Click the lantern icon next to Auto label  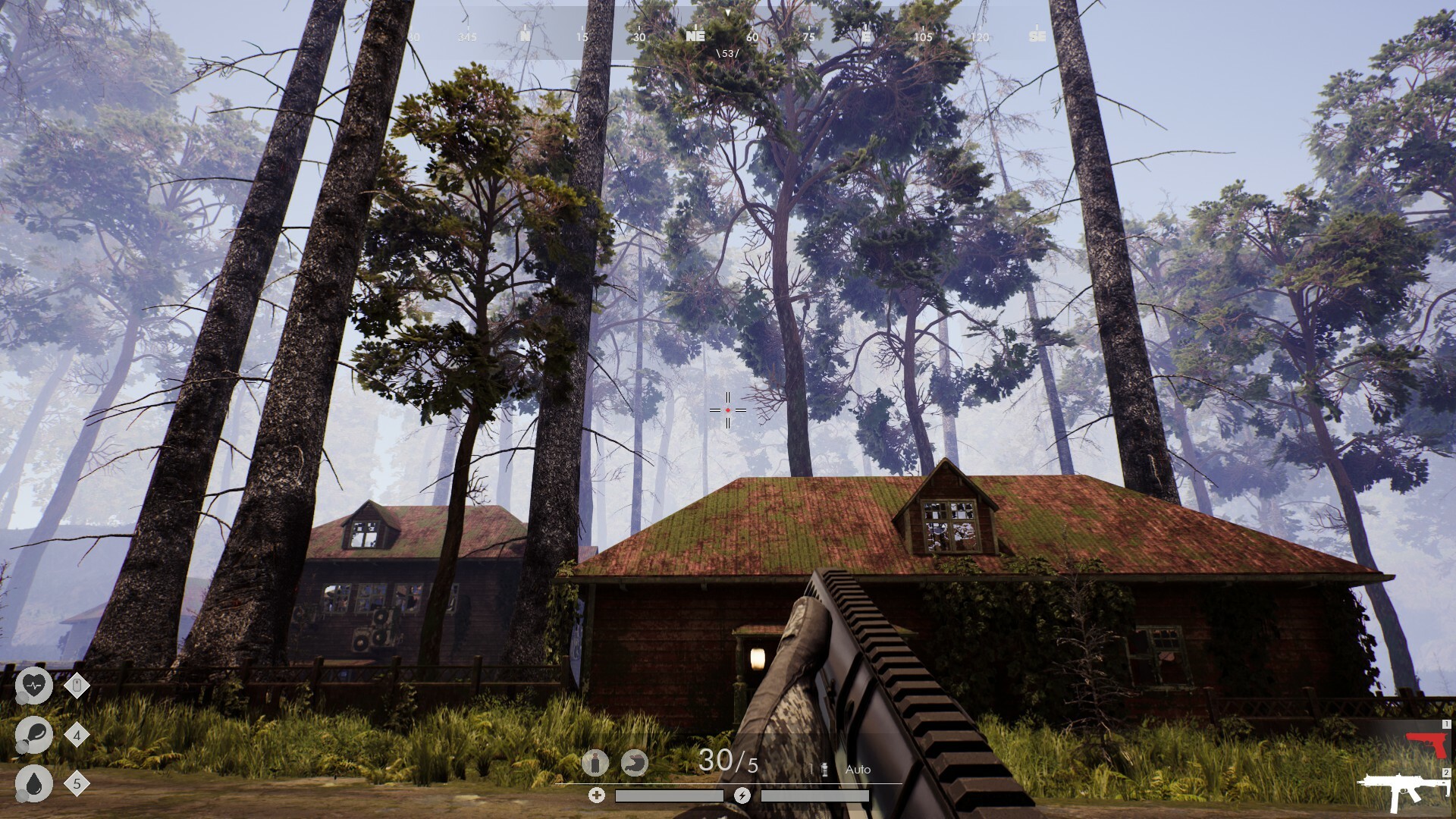pos(823,767)
